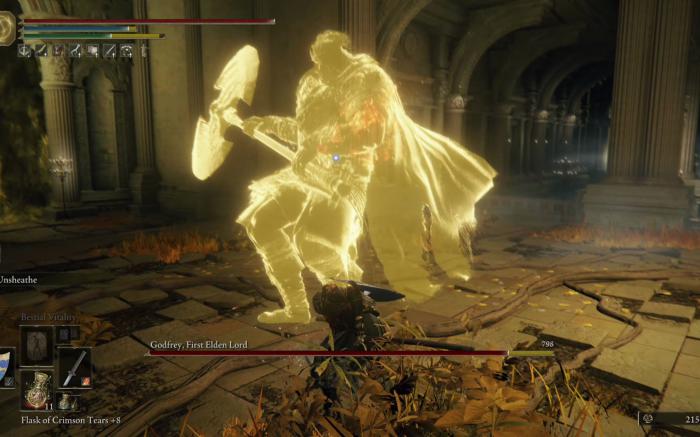Click the Bestial Vitality spell slot
700x437 pixels.
tap(37, 346)
